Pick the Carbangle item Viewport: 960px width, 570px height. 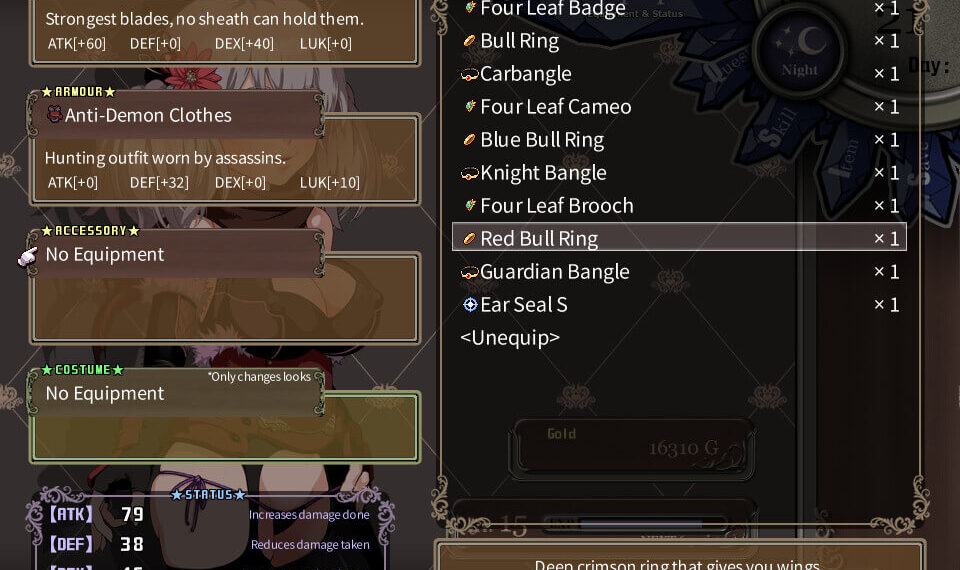(x=525, y=74)
